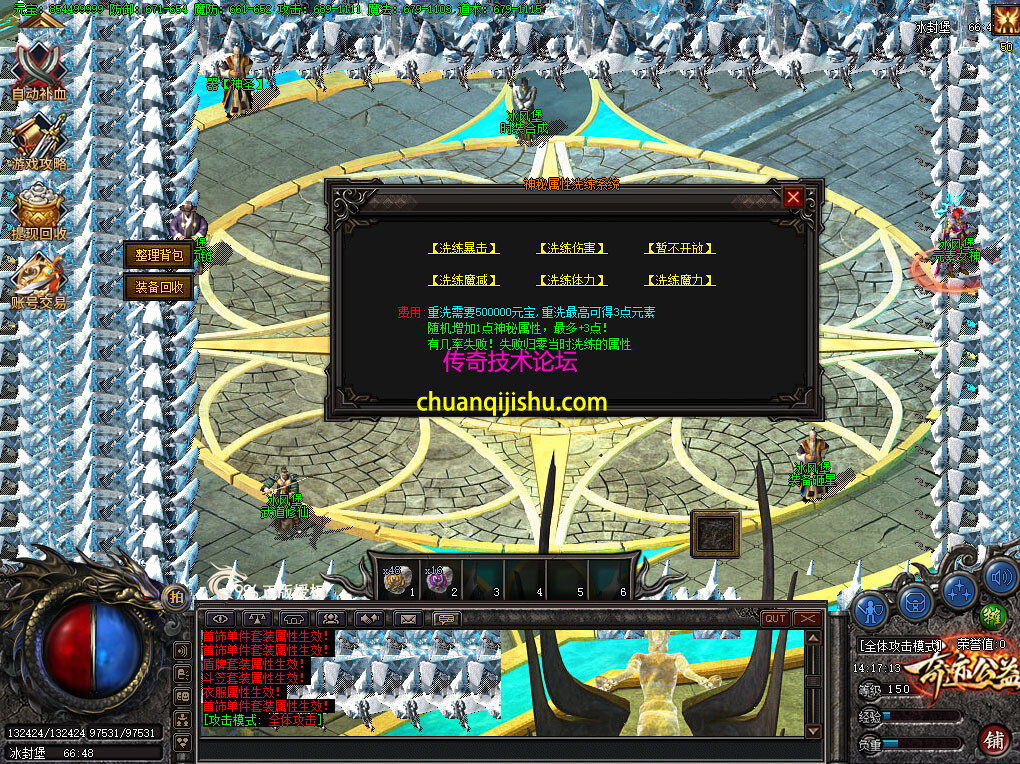This screenshot has height=764, width=1020.
Task: Choose the 洗练暴击 refining option
Action: click(x=464, y=248)
